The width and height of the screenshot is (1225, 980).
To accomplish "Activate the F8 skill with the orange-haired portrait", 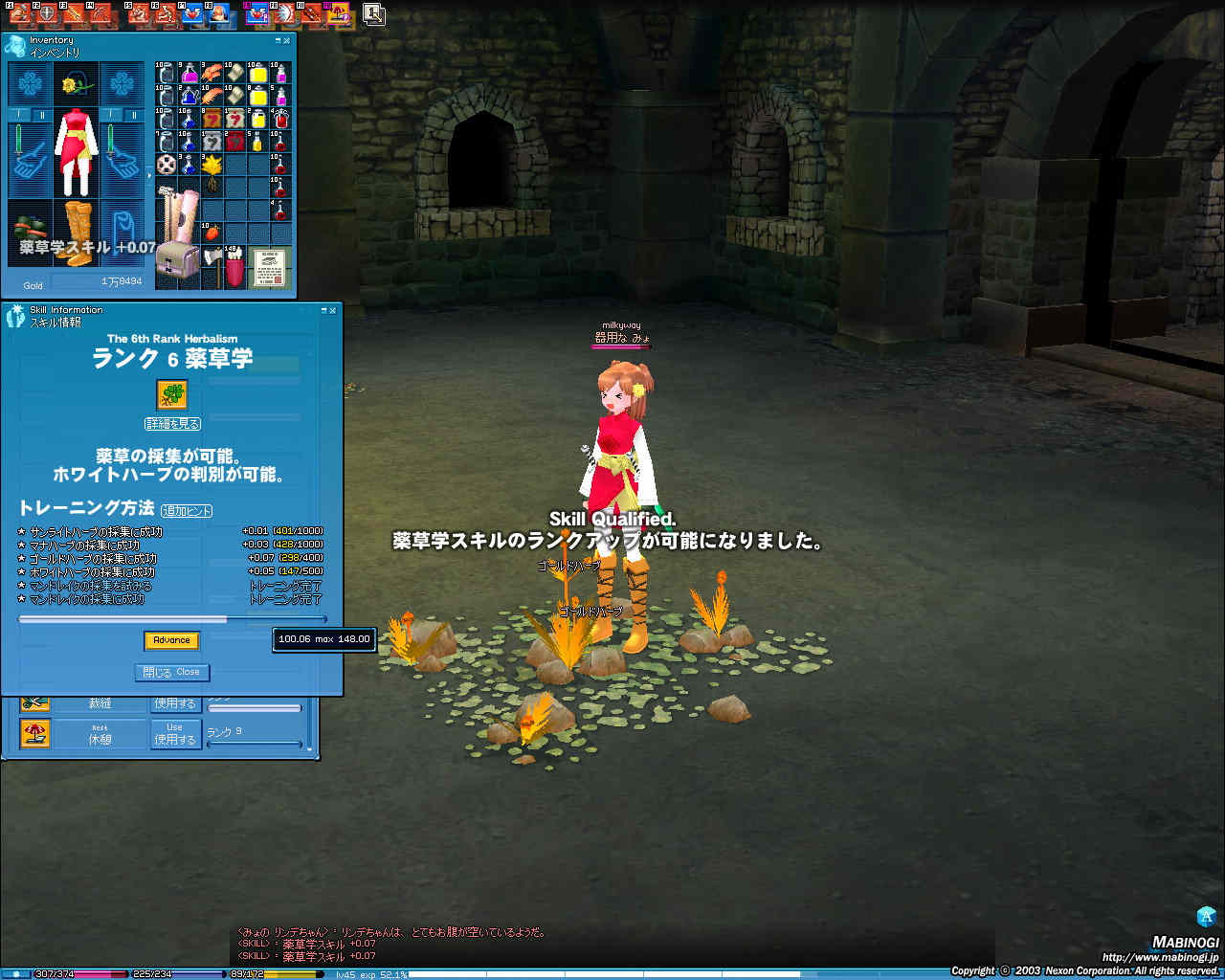I will click(x=219, y=13).
